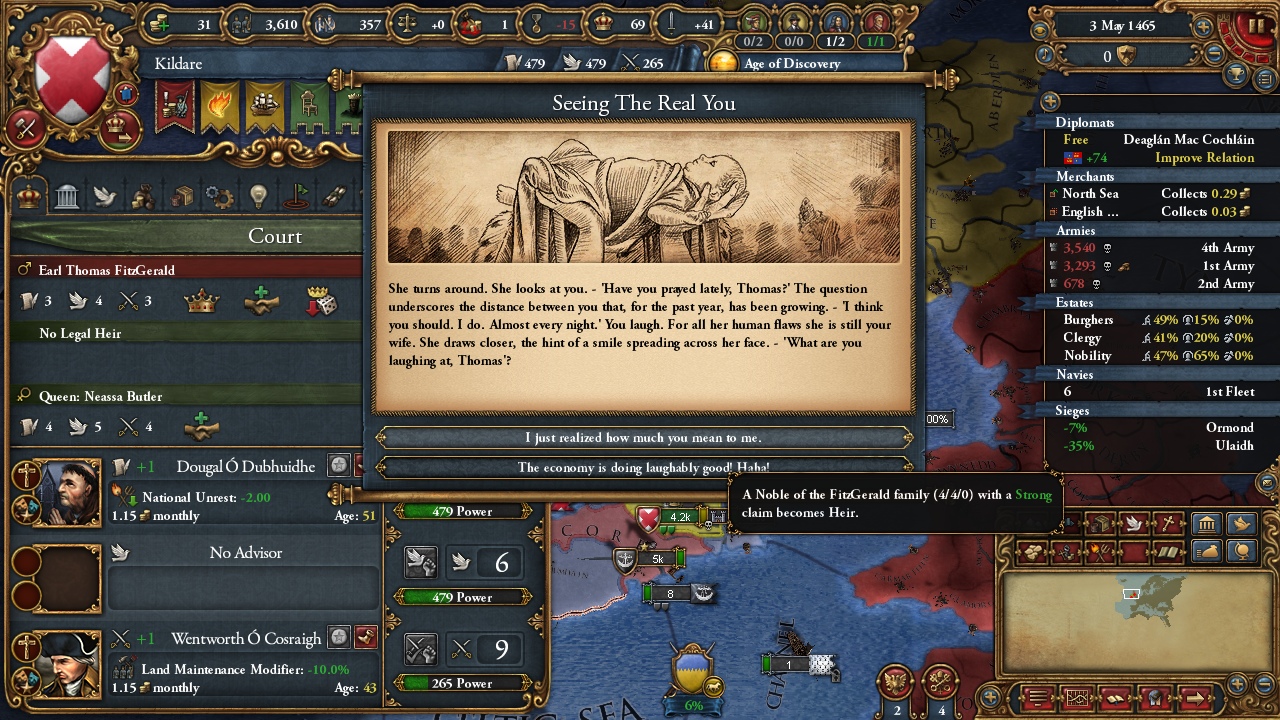The height and width of the screenshot is (720, 1280).
Task: Open the Diplomacy dove tab
Action: pos(105,195)
